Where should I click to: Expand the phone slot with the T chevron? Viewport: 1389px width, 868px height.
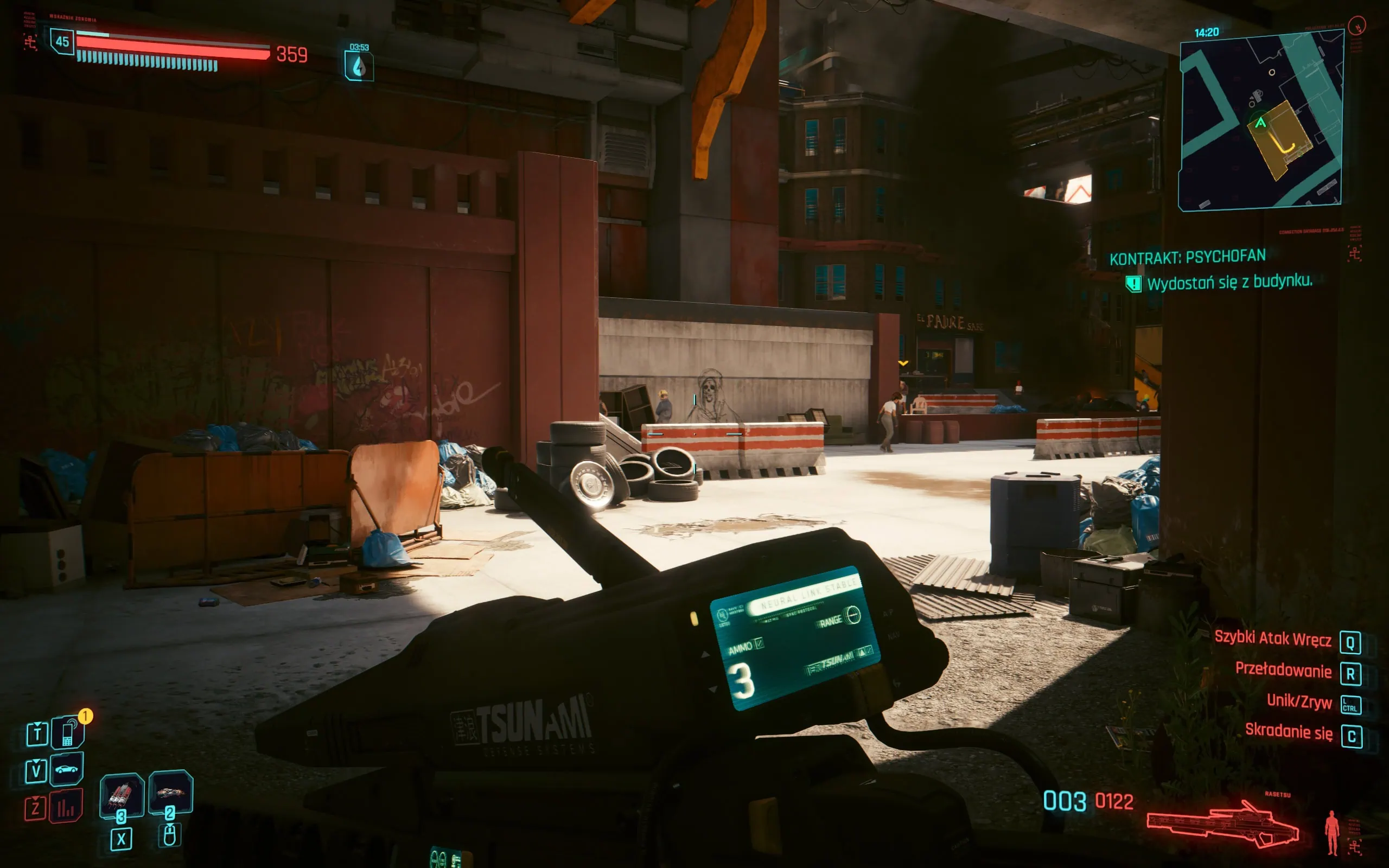click(37, 734)
